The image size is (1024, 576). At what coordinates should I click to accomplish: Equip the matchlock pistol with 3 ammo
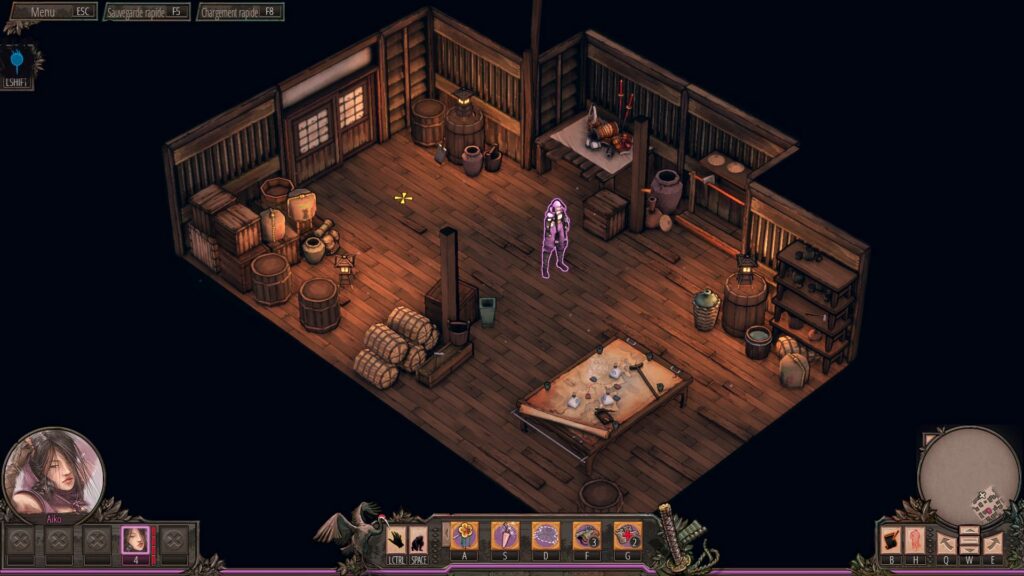586,536
